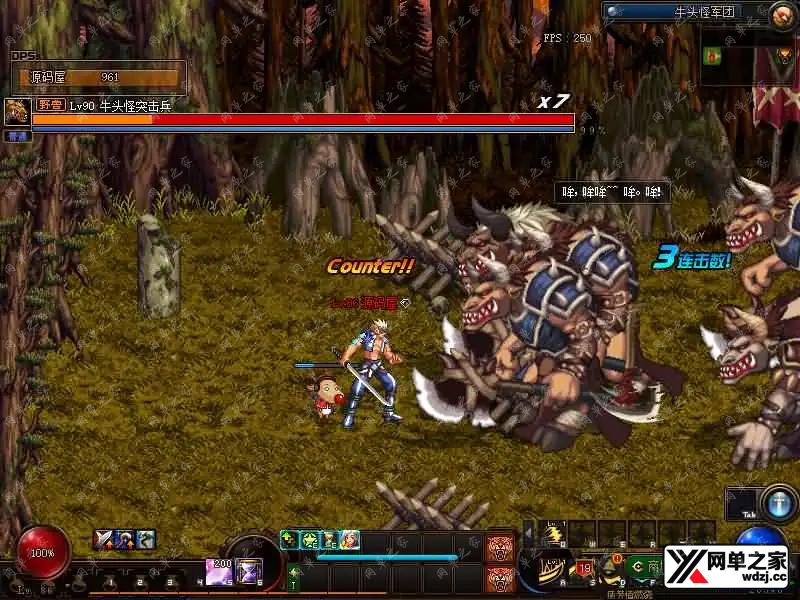Select the purple item slot showing 200
800x600 pixels.
coord(219,571)
